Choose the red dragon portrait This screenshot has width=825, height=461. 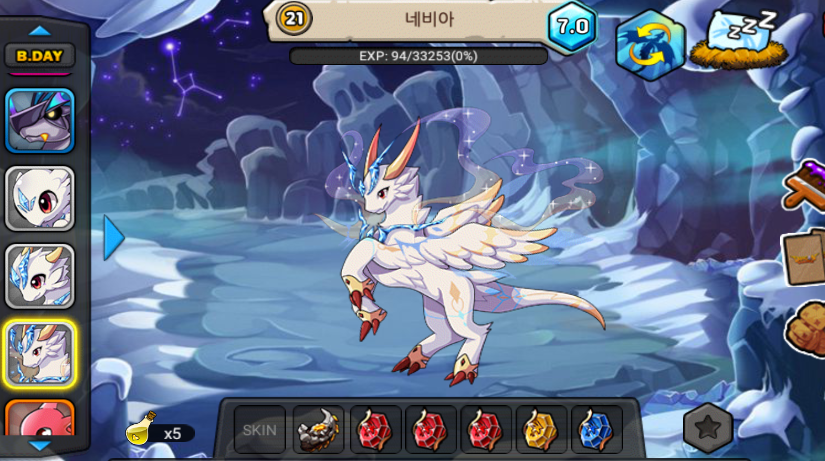coord(40,418)
